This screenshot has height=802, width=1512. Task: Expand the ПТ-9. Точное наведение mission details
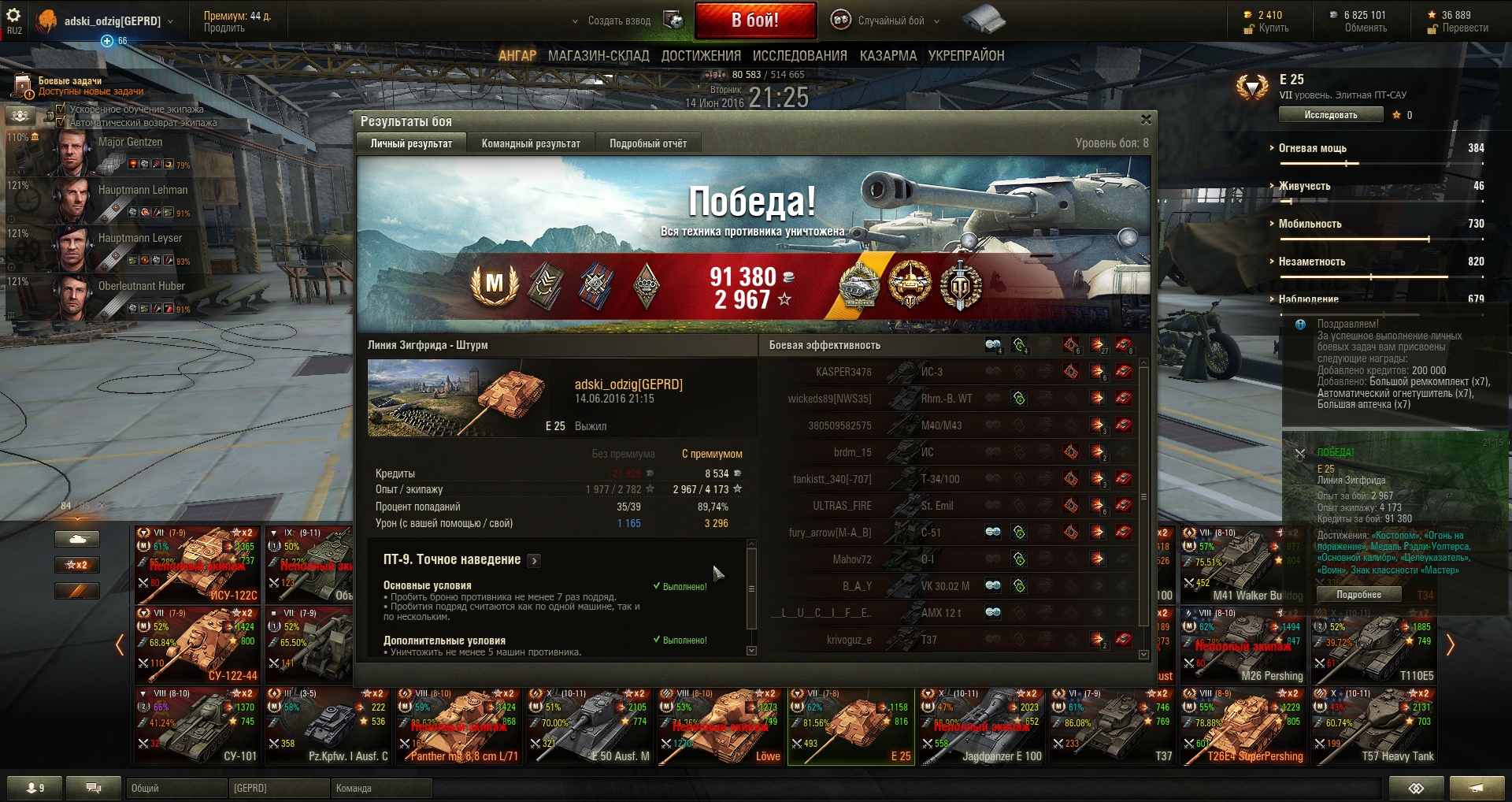pyautogui.click(x=534, y=561)
